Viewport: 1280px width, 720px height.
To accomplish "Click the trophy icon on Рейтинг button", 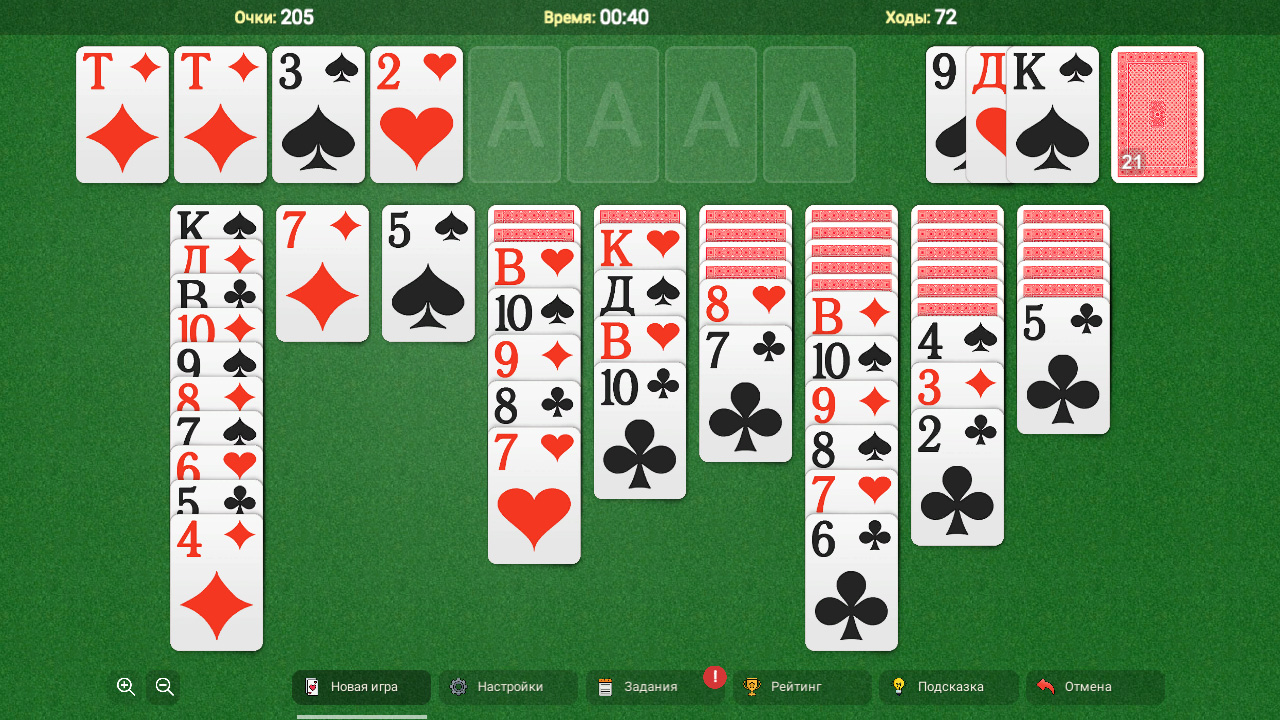I will tap(751, 687).
